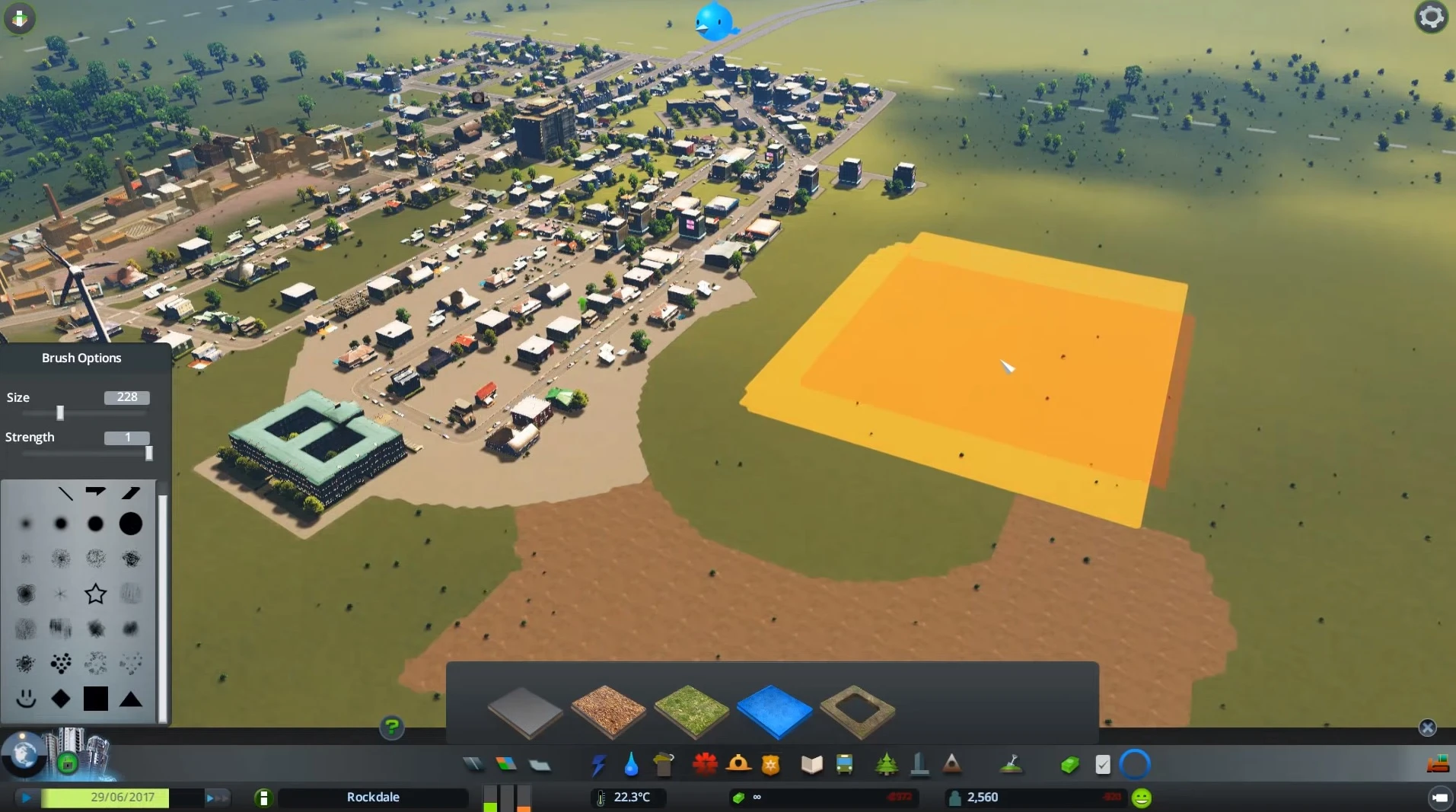Toggle free camera mode in top-left corner
1456x812 pixels.
pos(19,18)
